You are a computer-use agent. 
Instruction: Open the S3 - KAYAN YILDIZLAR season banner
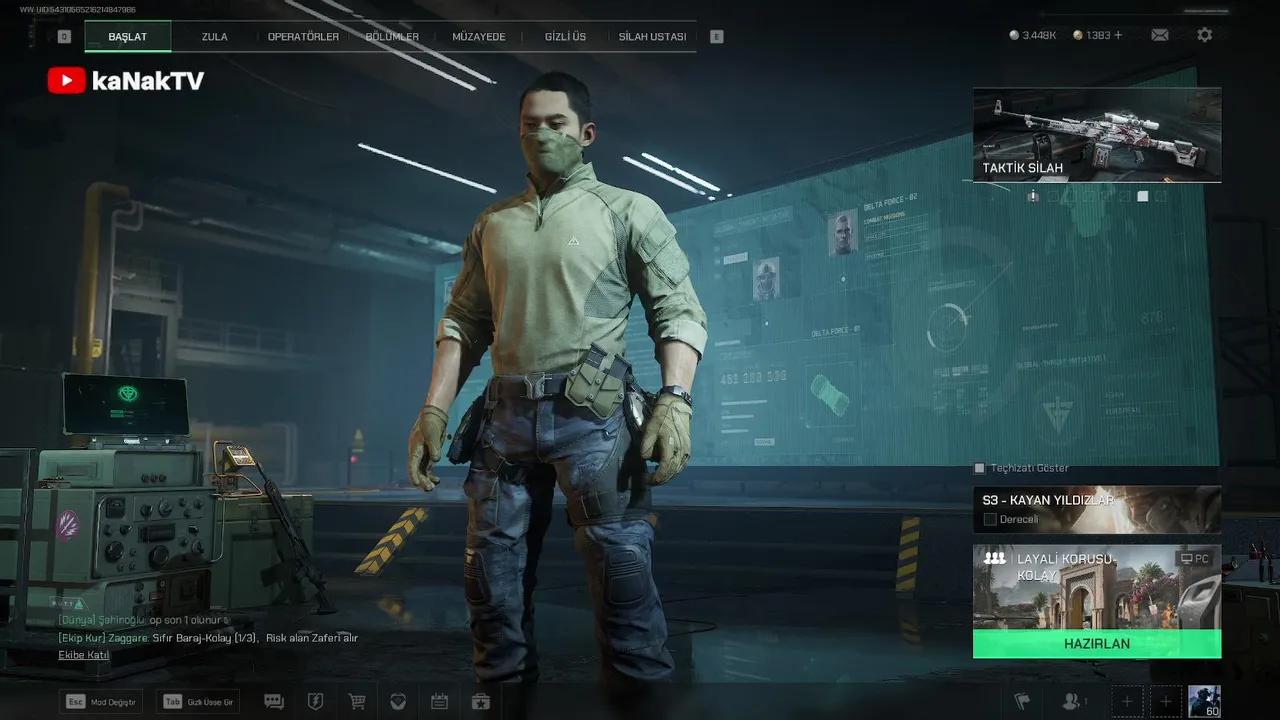[1097, 500]
